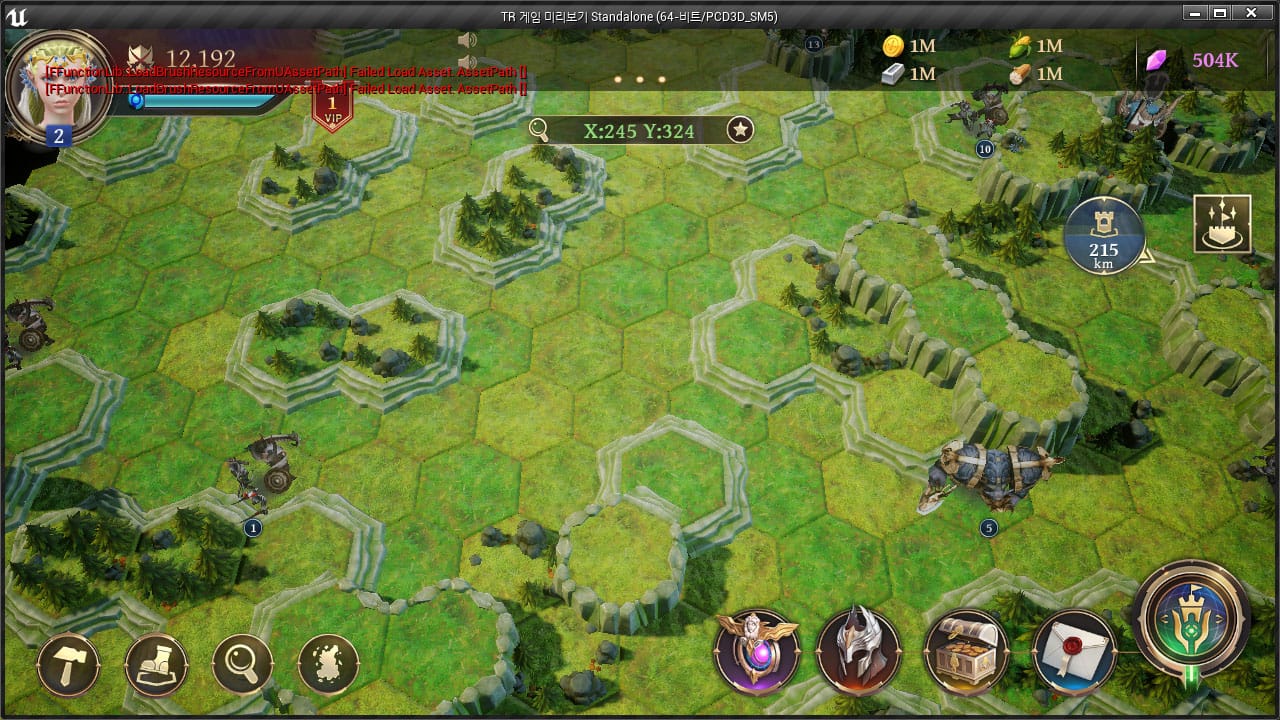This screenshot has width=1280, height=720.
Task: Open the hero helmet menu
Action: tap(858, 652)
